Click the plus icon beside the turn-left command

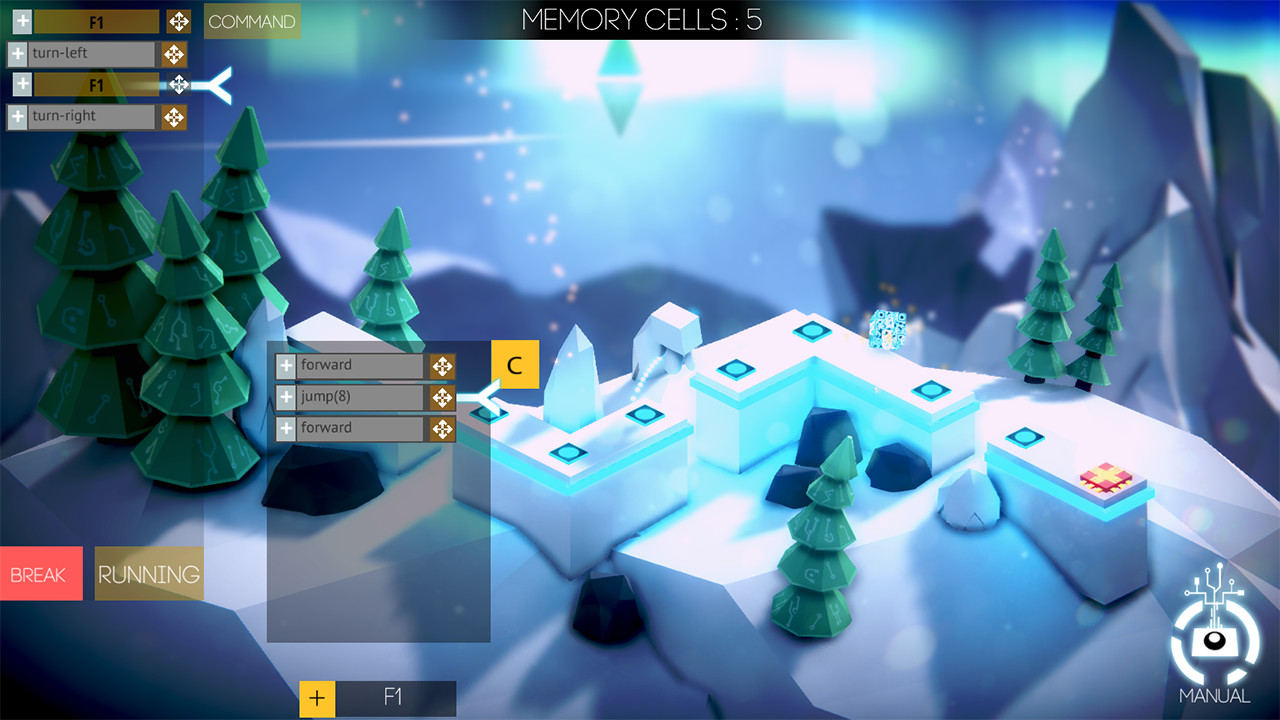coord(17,53)
